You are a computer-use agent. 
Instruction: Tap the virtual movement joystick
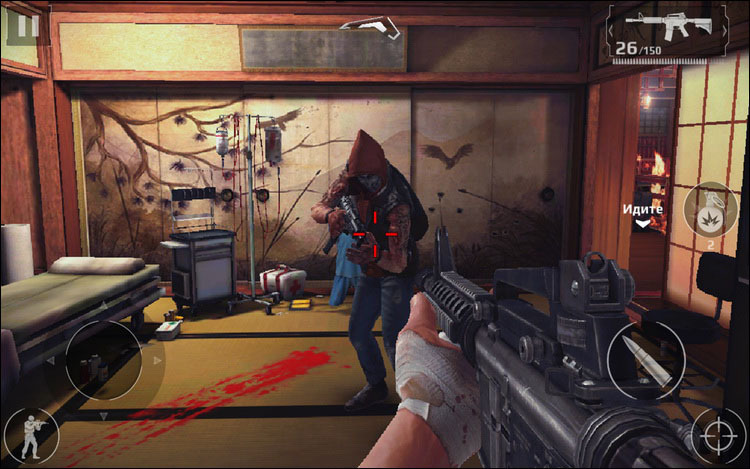(103, 359)
